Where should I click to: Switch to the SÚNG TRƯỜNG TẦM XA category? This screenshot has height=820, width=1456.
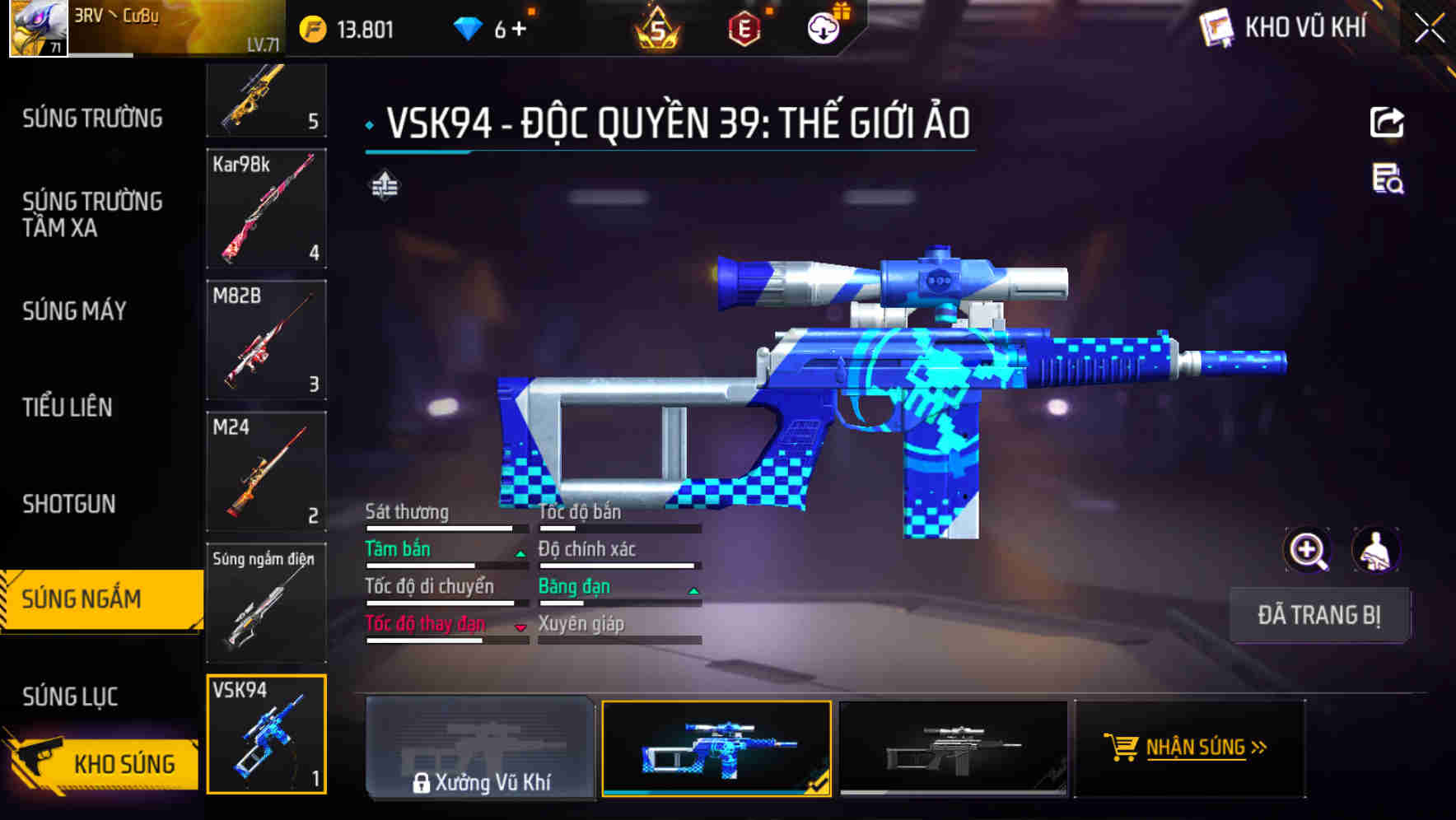(91, 215)
